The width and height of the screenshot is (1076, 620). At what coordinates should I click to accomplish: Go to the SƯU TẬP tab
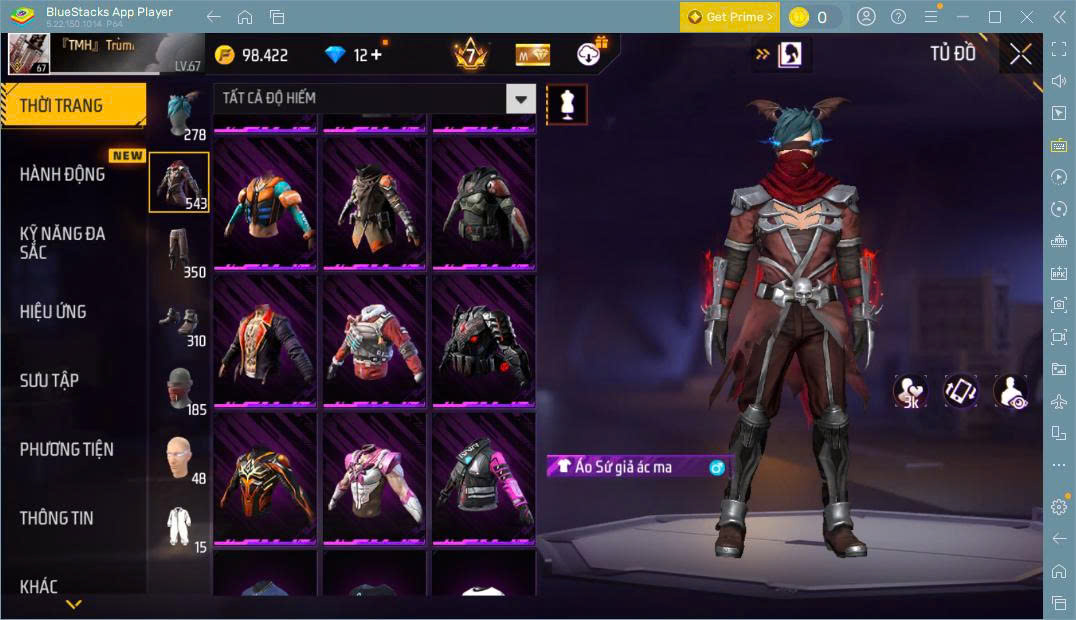49,380
